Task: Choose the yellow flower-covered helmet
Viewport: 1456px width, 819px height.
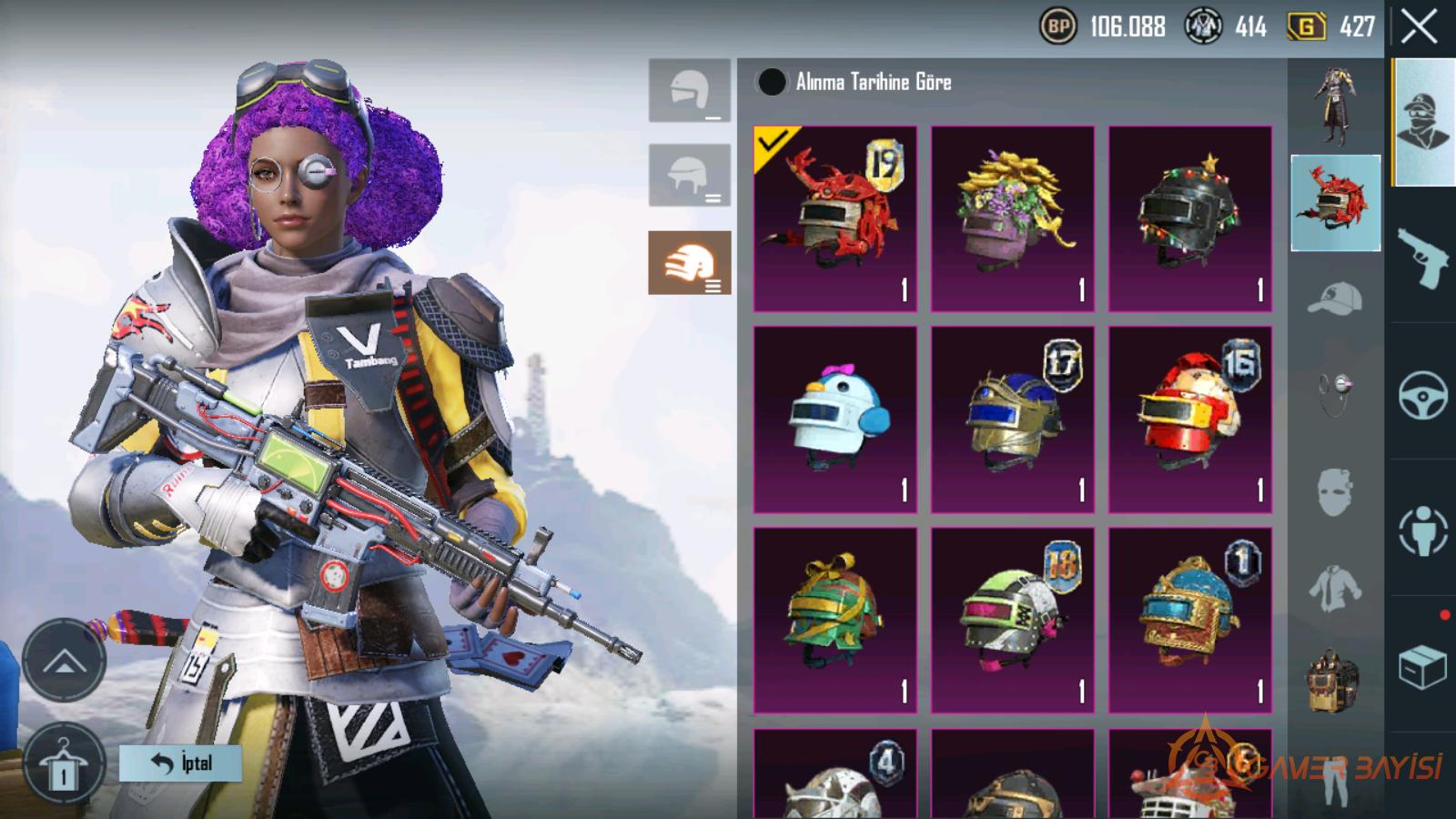Action: 1012,219
